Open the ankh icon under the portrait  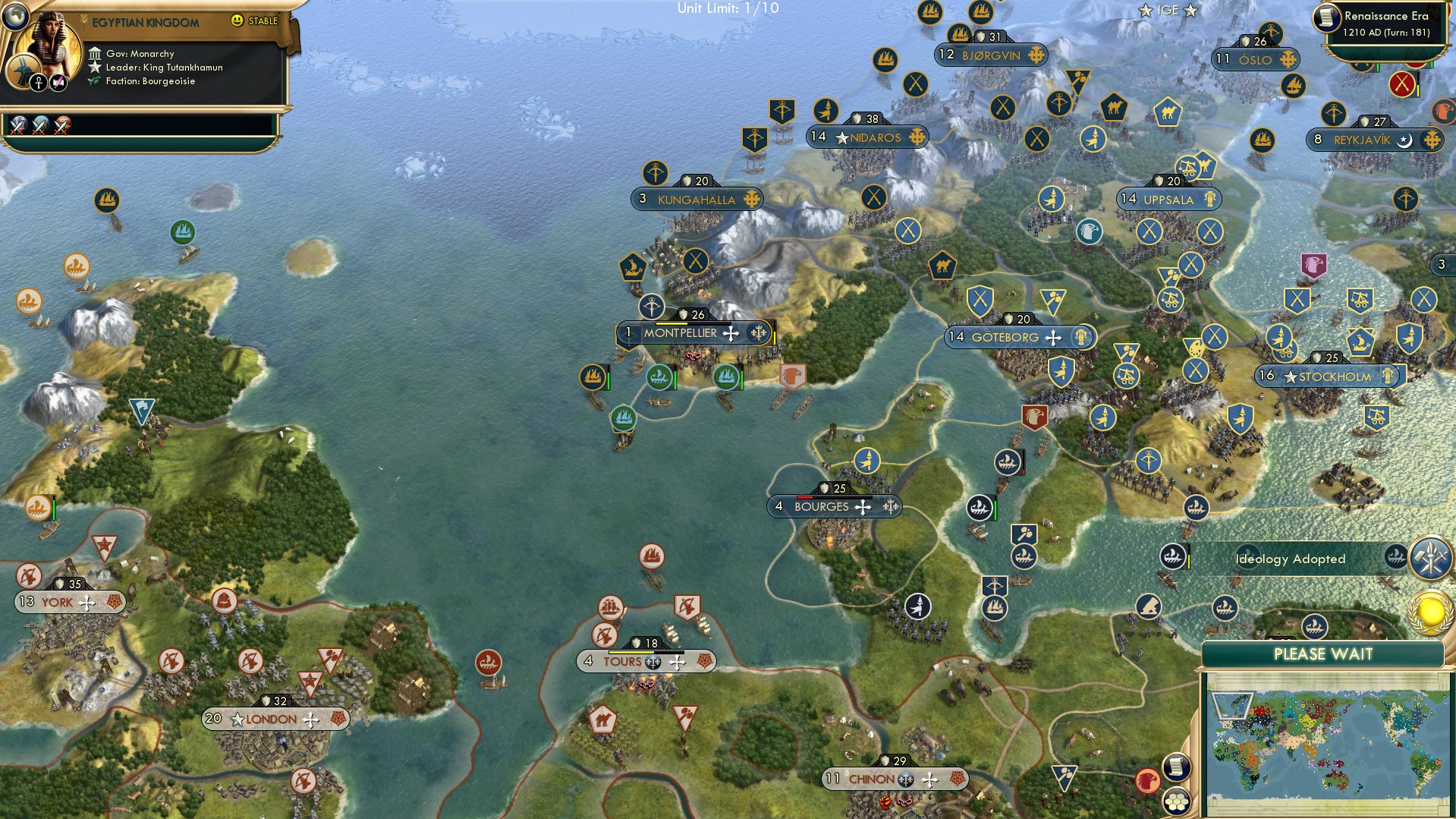pos(39,83)
